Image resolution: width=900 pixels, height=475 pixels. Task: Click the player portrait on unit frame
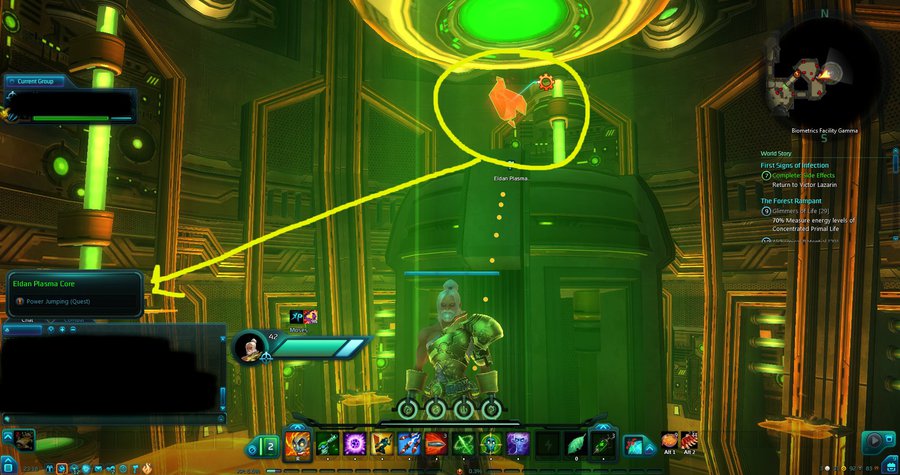[x=249, y=347]
